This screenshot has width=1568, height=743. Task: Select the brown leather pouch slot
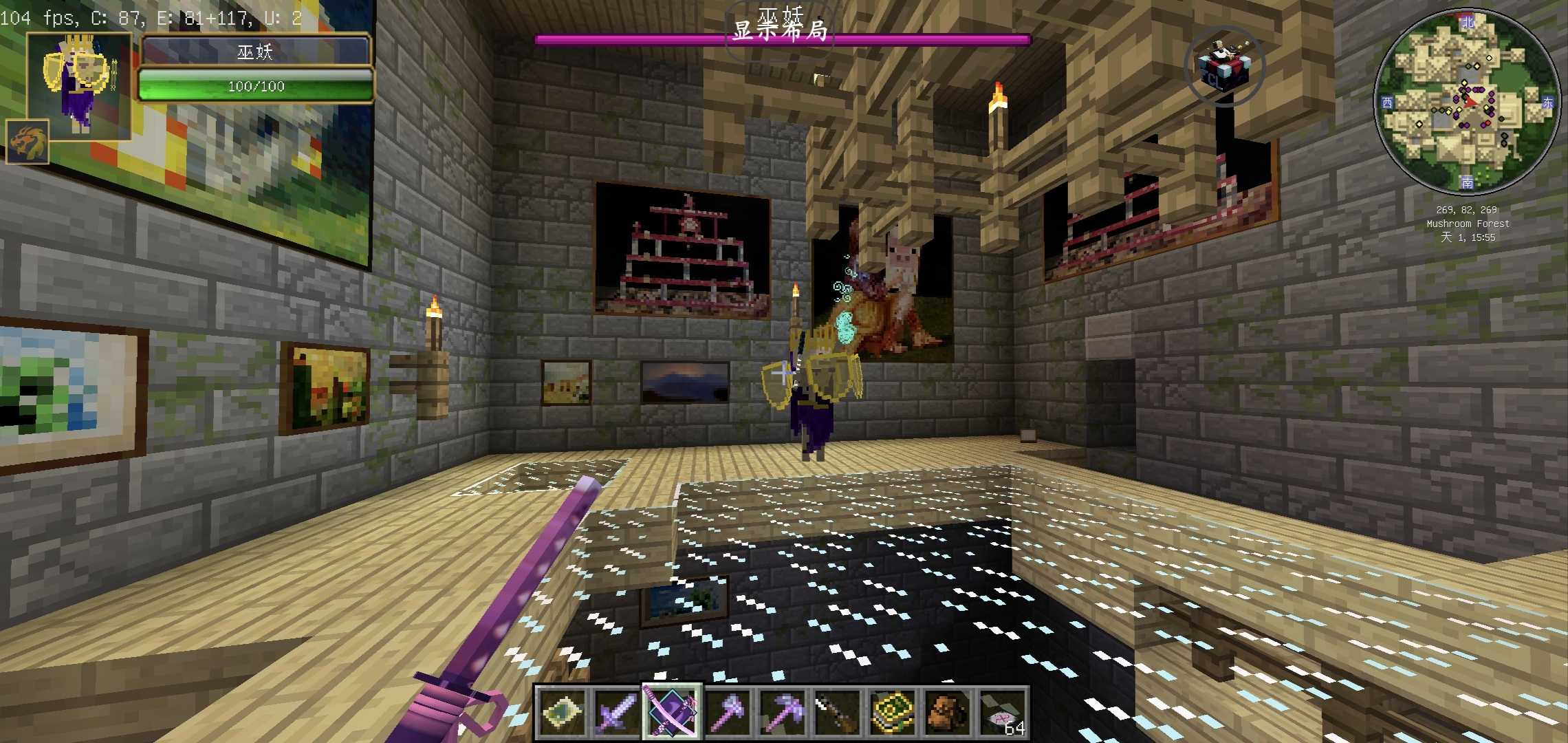[x=946, y=712]
